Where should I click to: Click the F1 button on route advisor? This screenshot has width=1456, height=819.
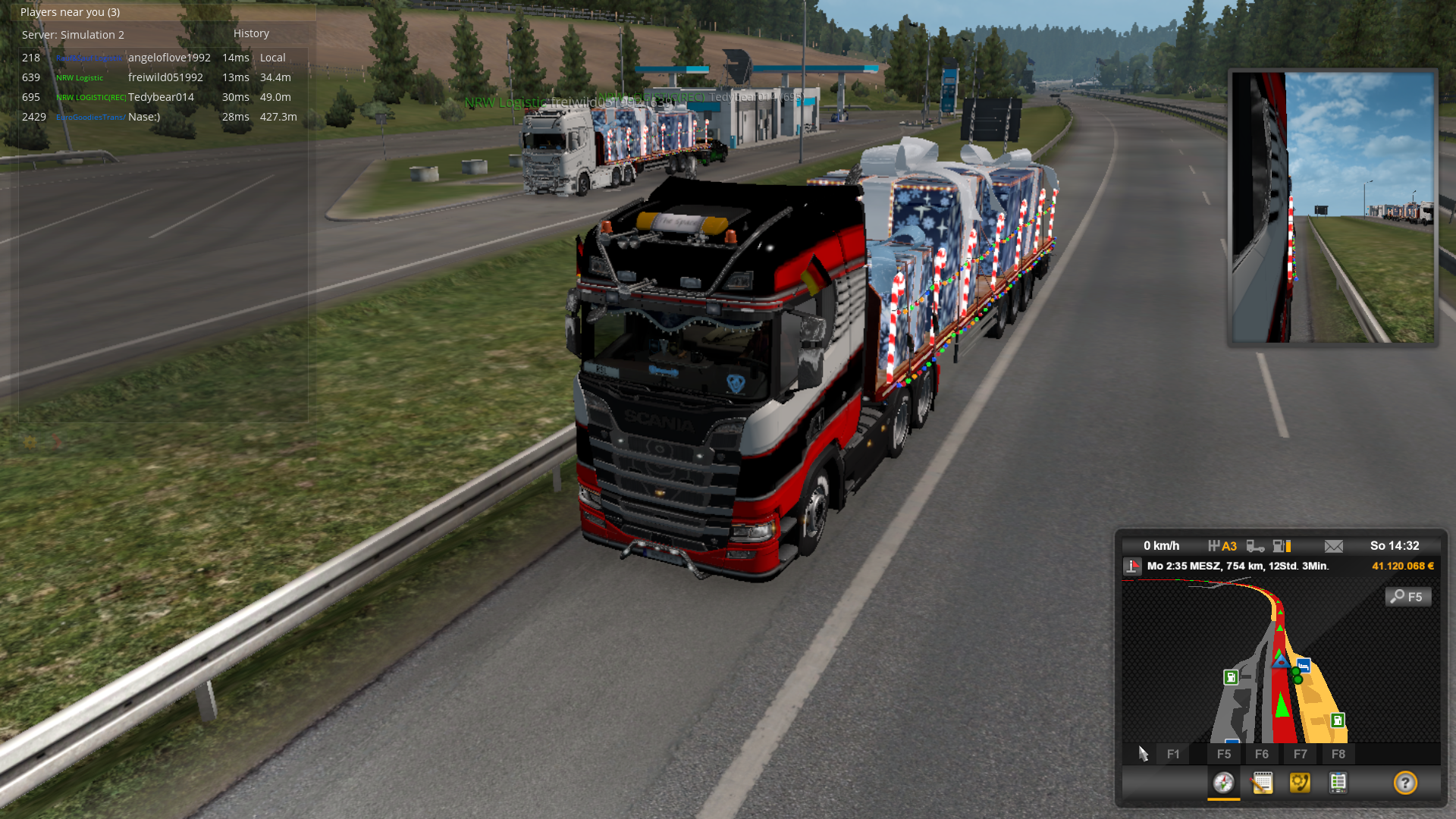coord(1173,754)
